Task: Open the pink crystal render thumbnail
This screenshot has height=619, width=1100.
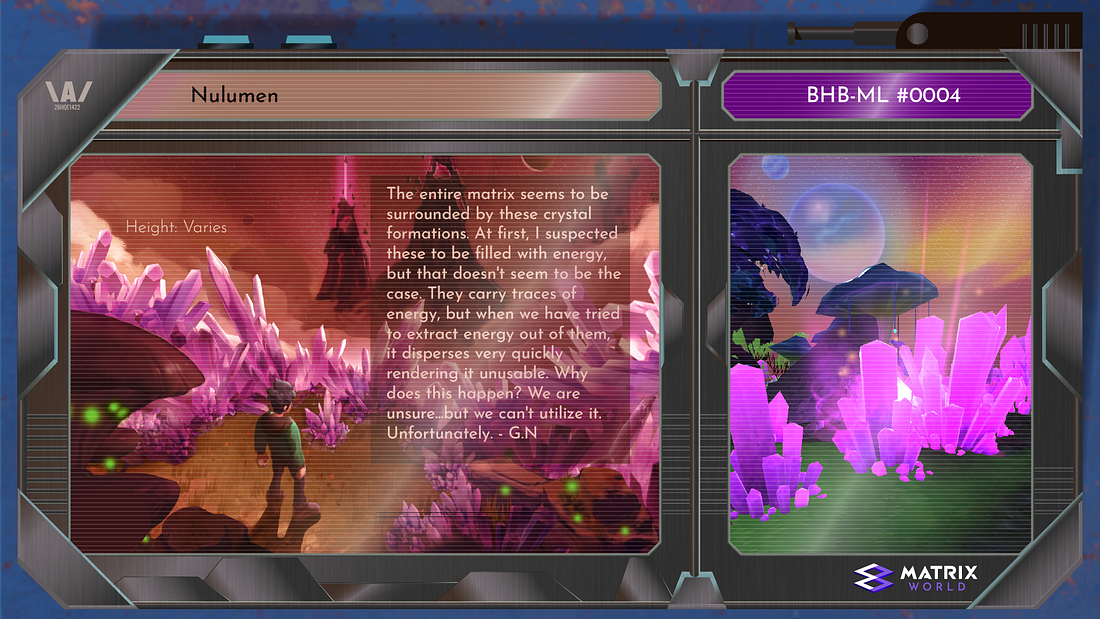Action: click(x=879, y=354)
